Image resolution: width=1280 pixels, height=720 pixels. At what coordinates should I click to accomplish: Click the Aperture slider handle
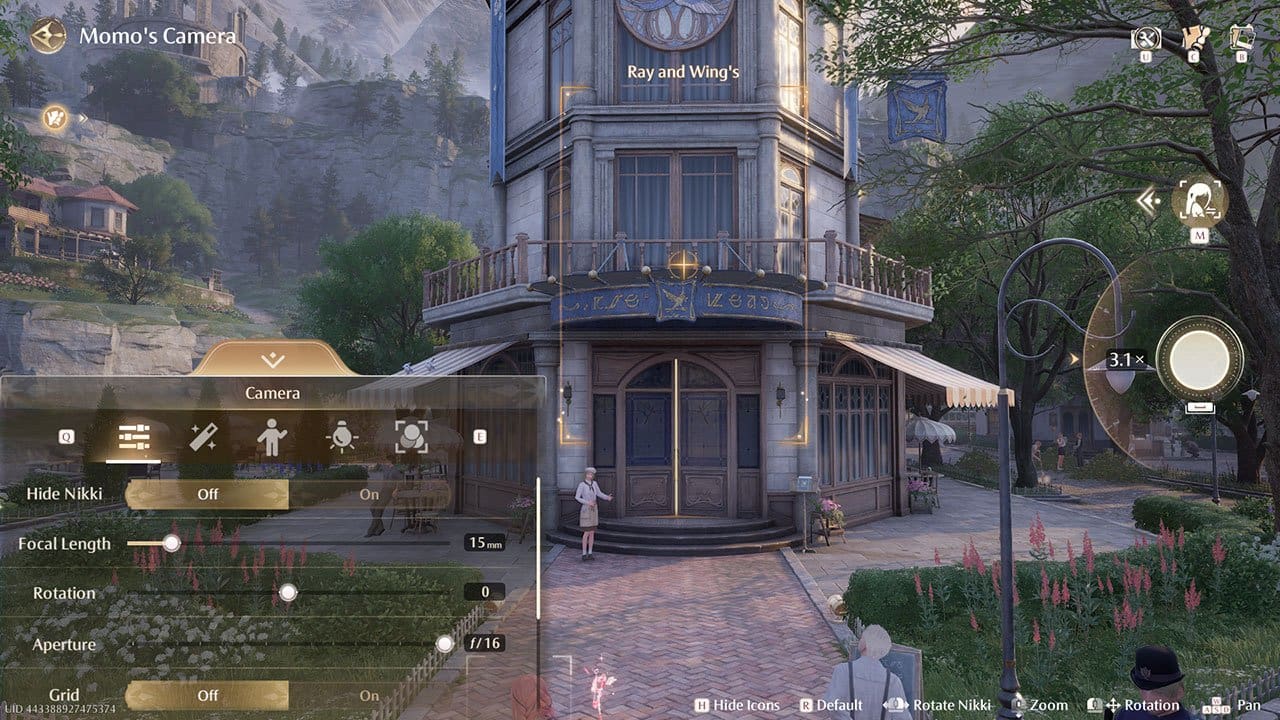[x=445, y=644]
